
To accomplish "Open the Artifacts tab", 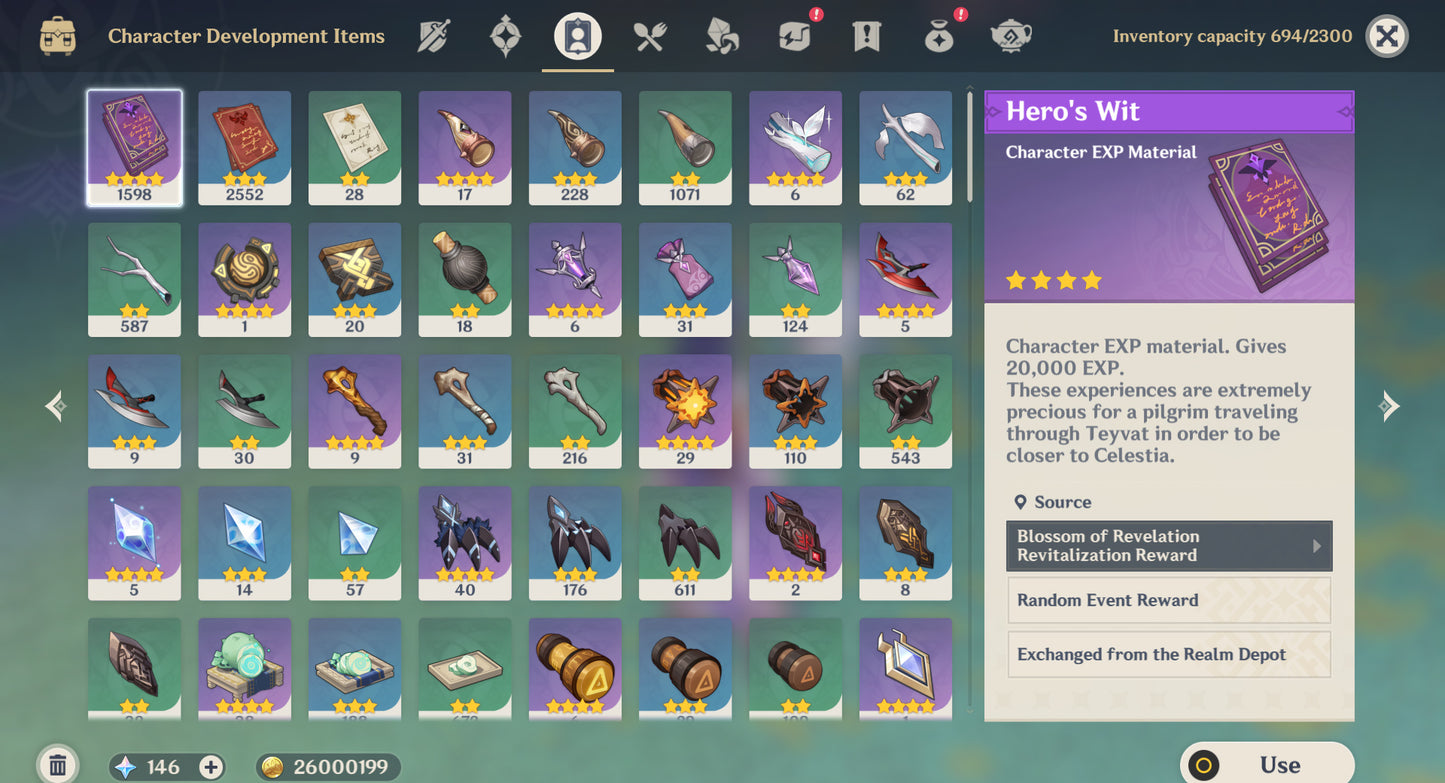I will (x=505, y=37).
